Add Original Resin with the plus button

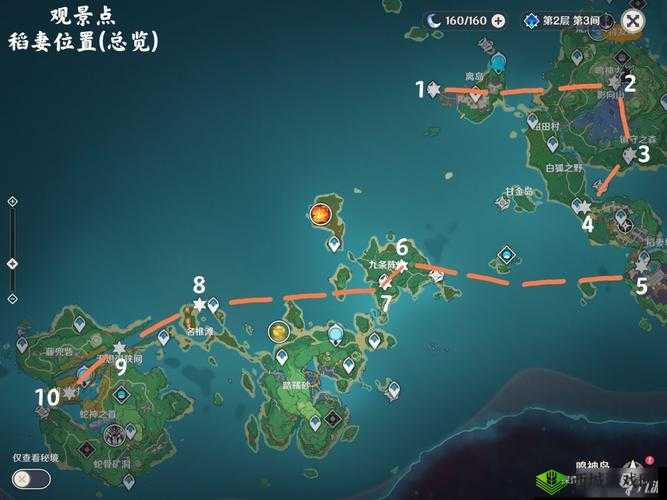tap(499, 20)
